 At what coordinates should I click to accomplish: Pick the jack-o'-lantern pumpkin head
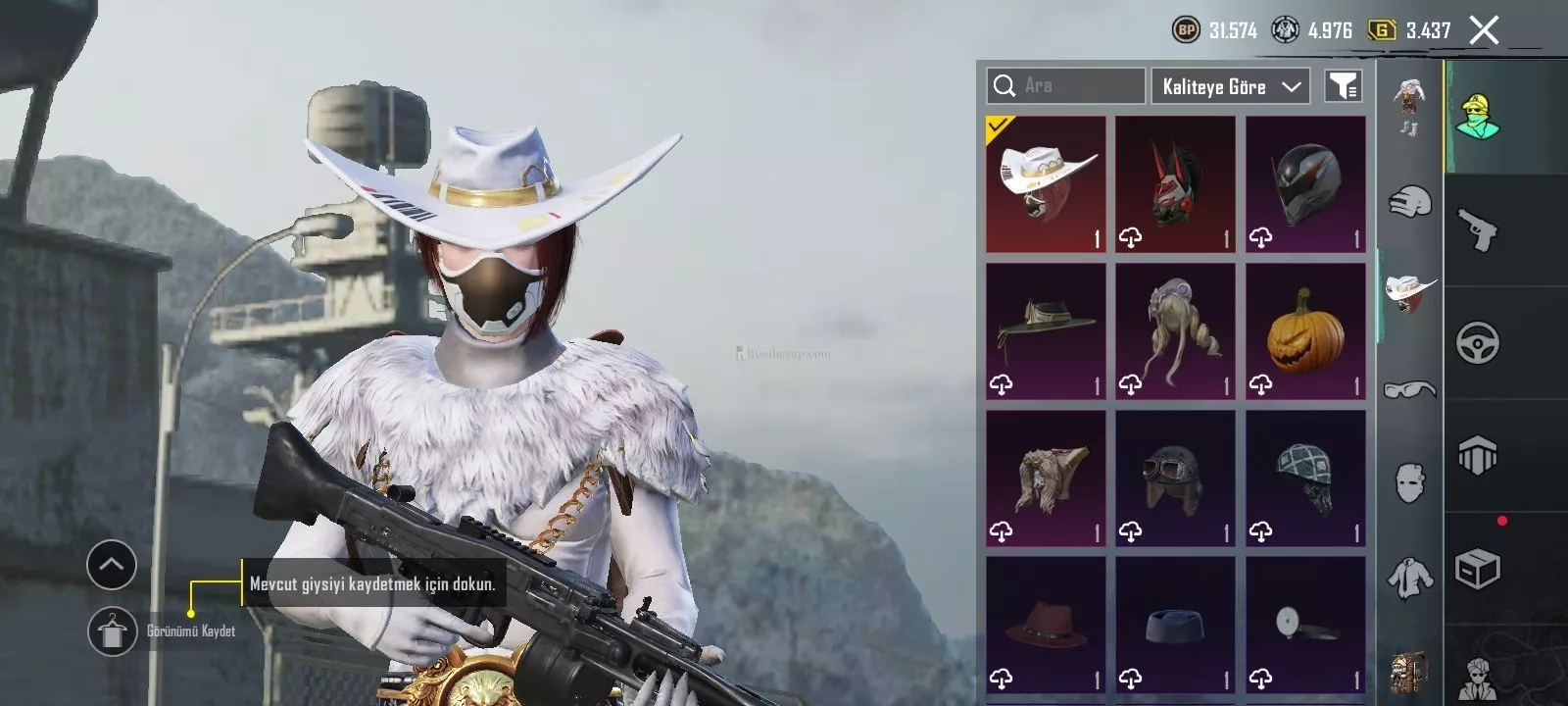coord(1305,331)
